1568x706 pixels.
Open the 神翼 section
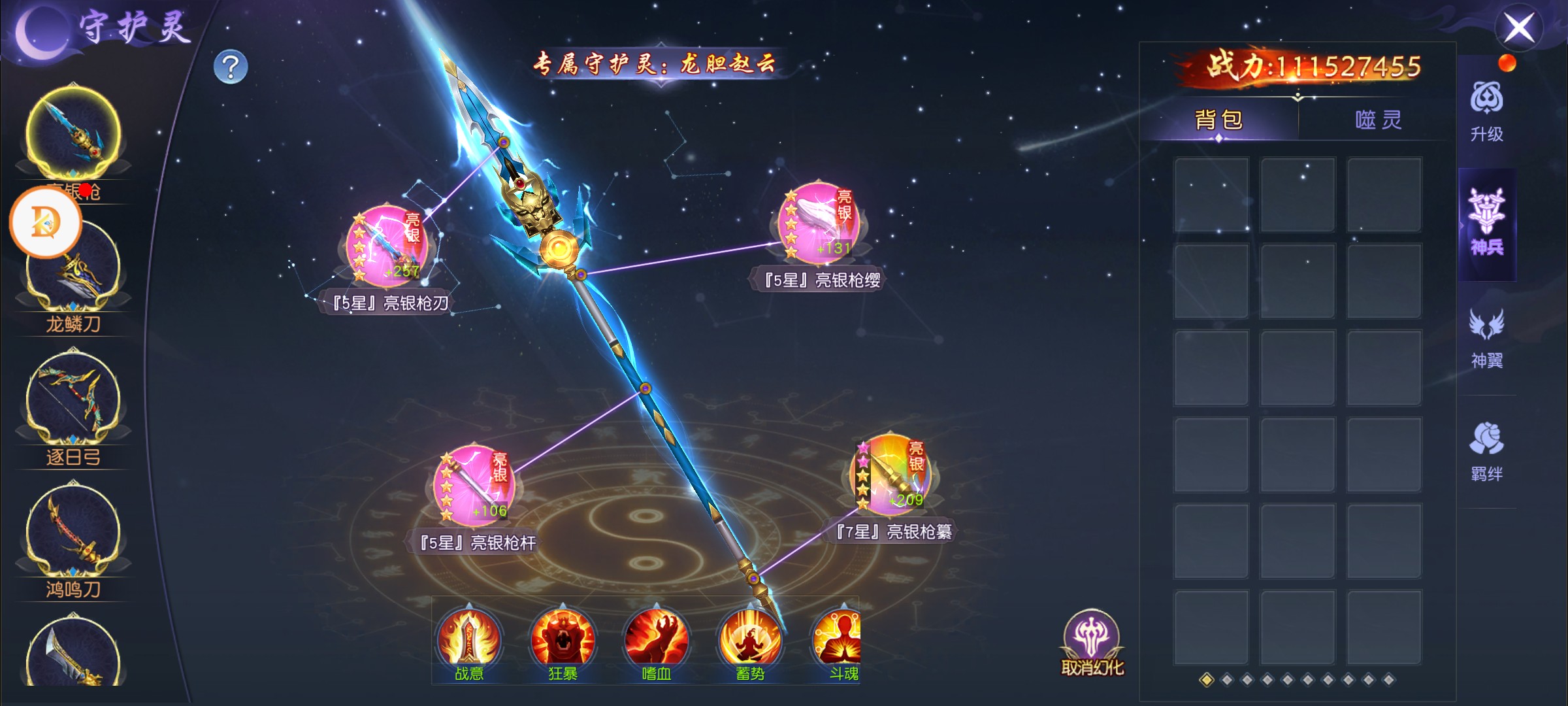[1486, 338]
